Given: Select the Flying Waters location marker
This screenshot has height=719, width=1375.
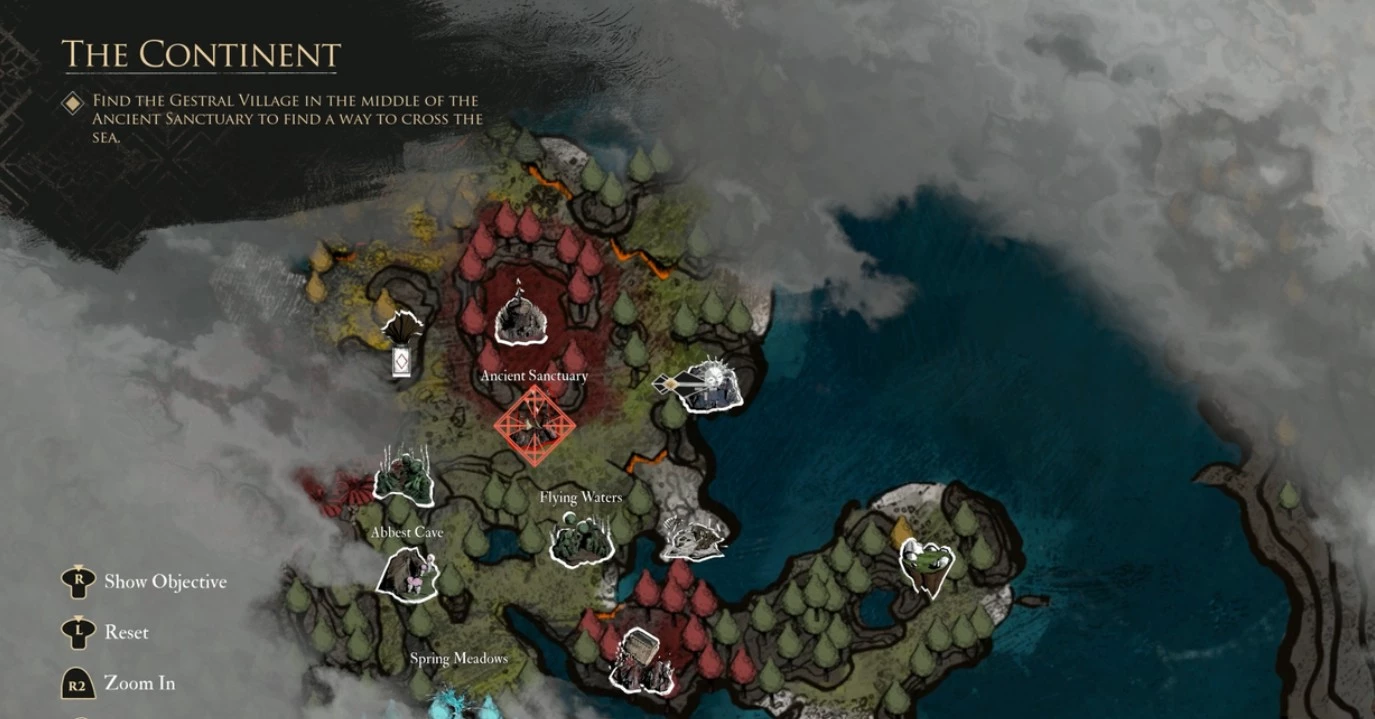Looking at the screenshot, I should pos(581,539).
